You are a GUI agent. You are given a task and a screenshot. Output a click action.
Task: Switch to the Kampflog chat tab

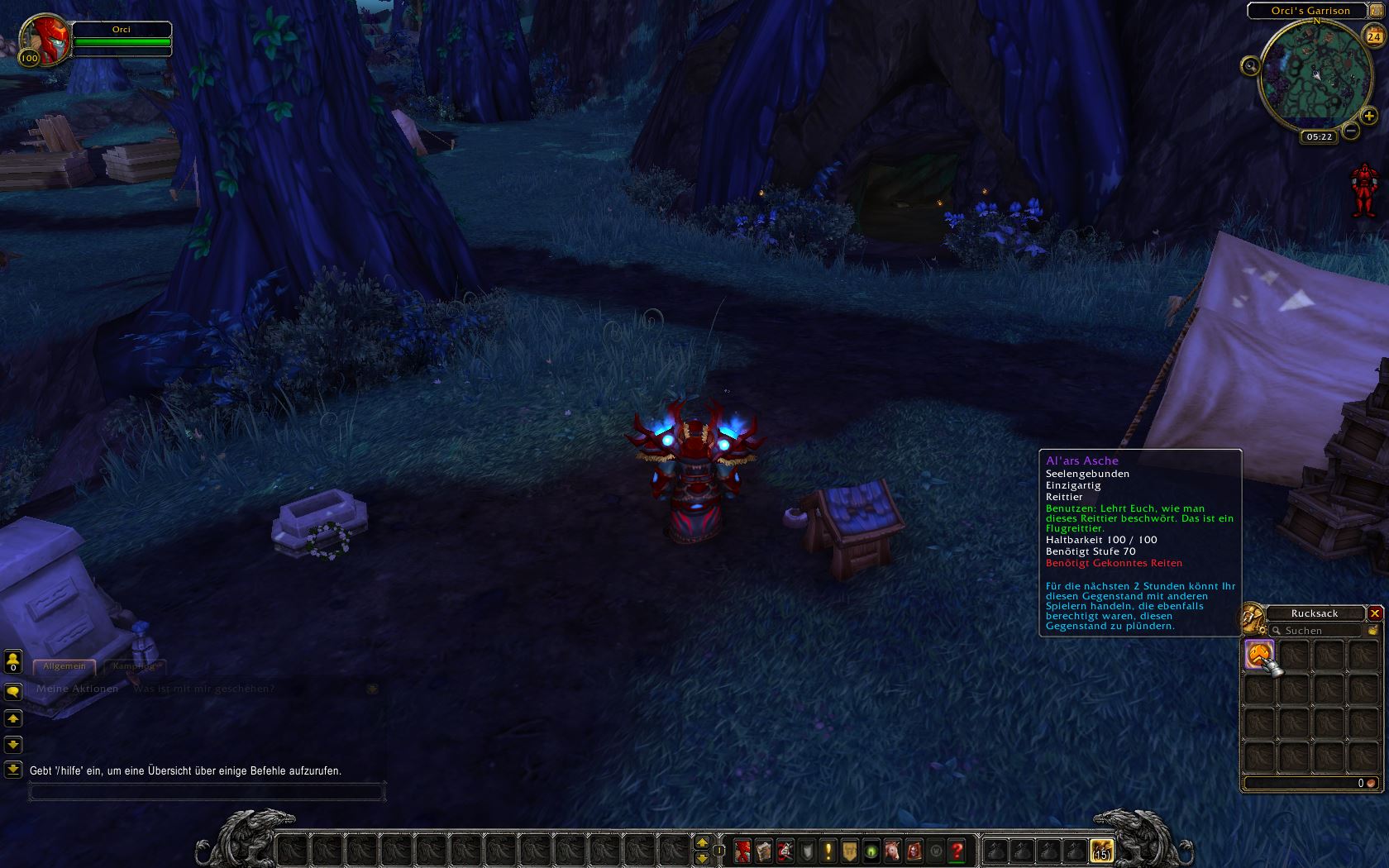tap(133, 666)
